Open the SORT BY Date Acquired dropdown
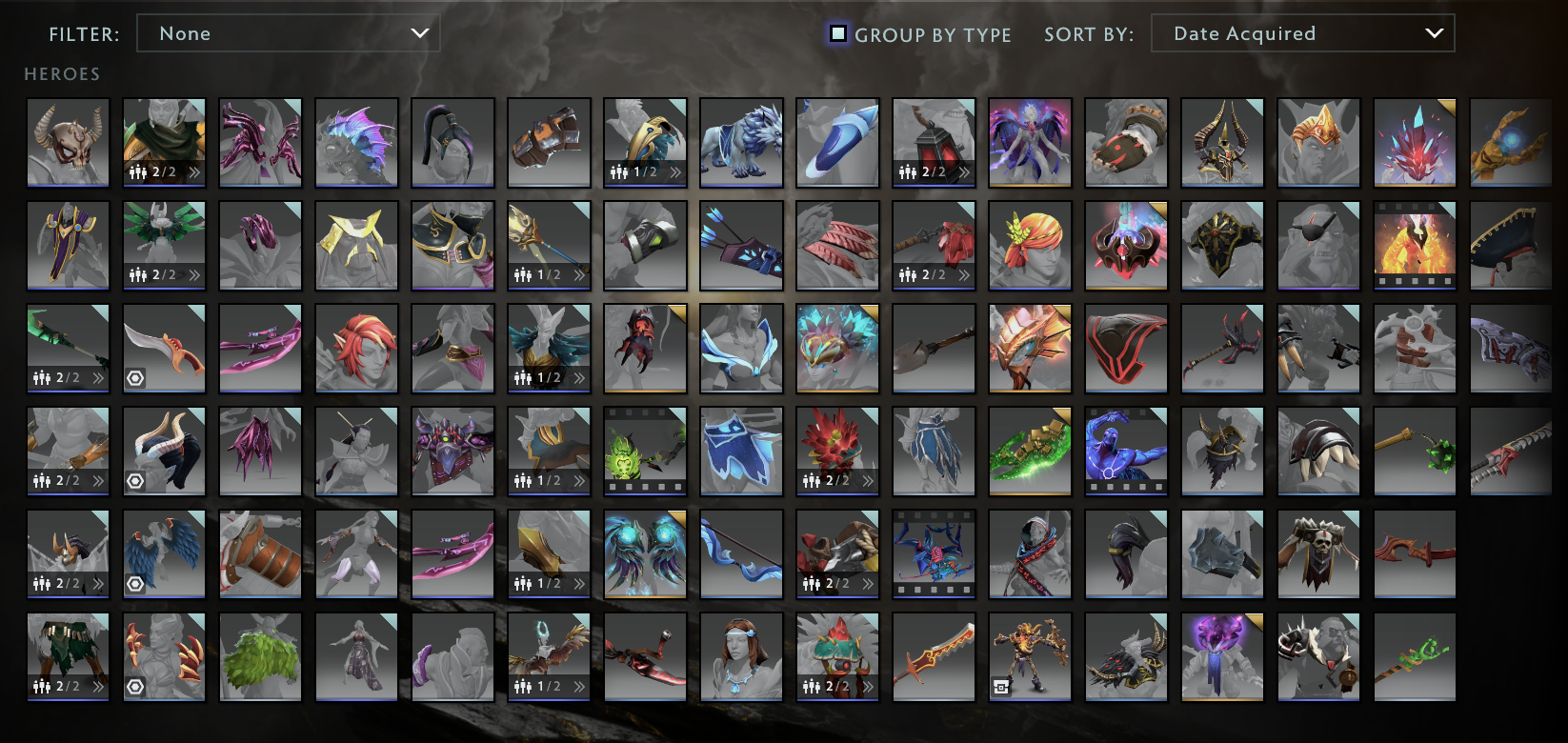This screenshot has width=1568, height=743. (1303, 33)
